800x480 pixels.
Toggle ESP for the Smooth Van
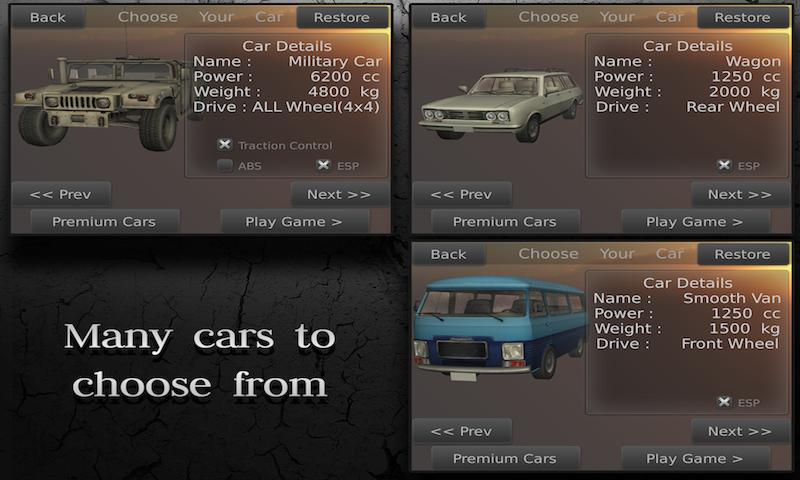pyautogui.click(x=723, y=402)
